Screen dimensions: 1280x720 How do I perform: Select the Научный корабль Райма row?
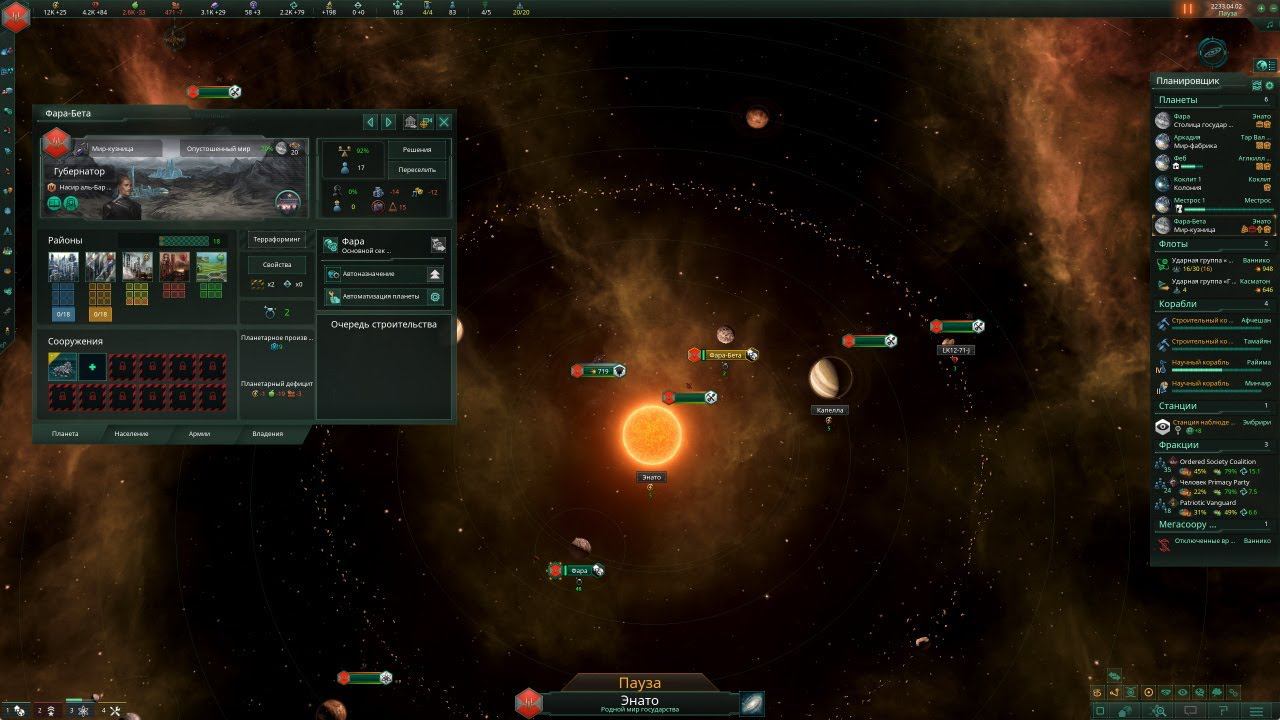(1212, 366)
